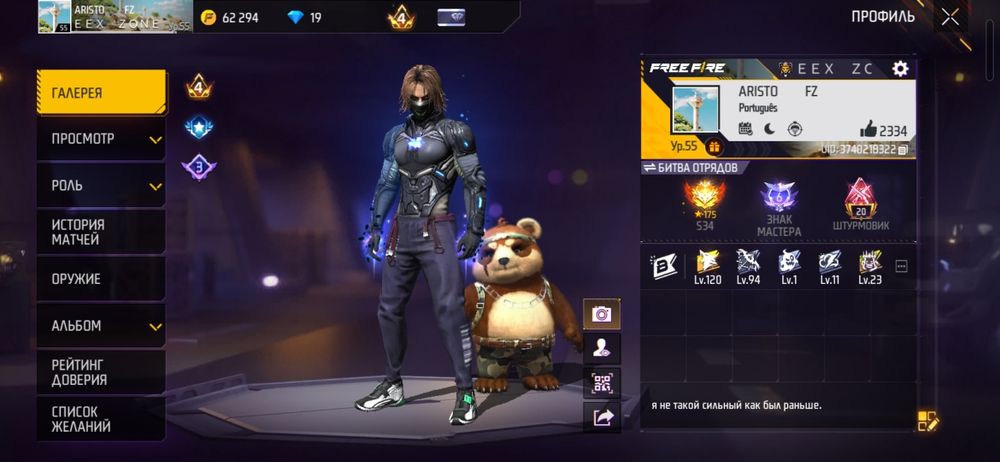Screen dimensions: 1000x462
Task: Open profile settings gear
Action: point(900,68)
